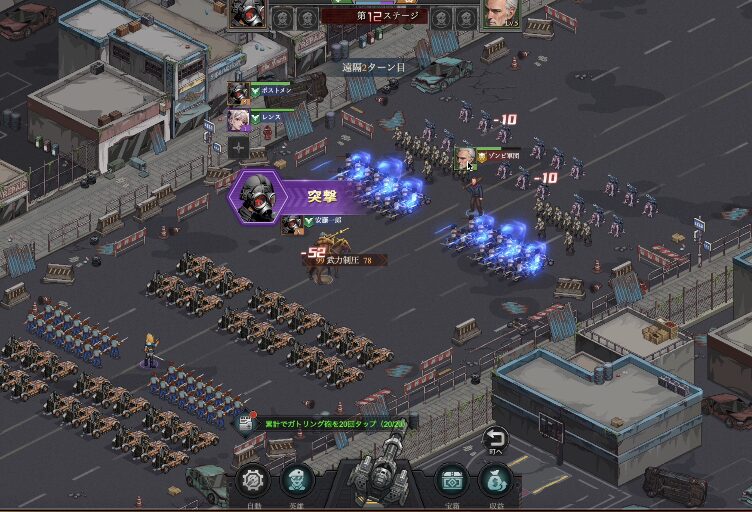The image size is (752, 512).
Task: Select the レンス hero portrait
Action: 238,120
